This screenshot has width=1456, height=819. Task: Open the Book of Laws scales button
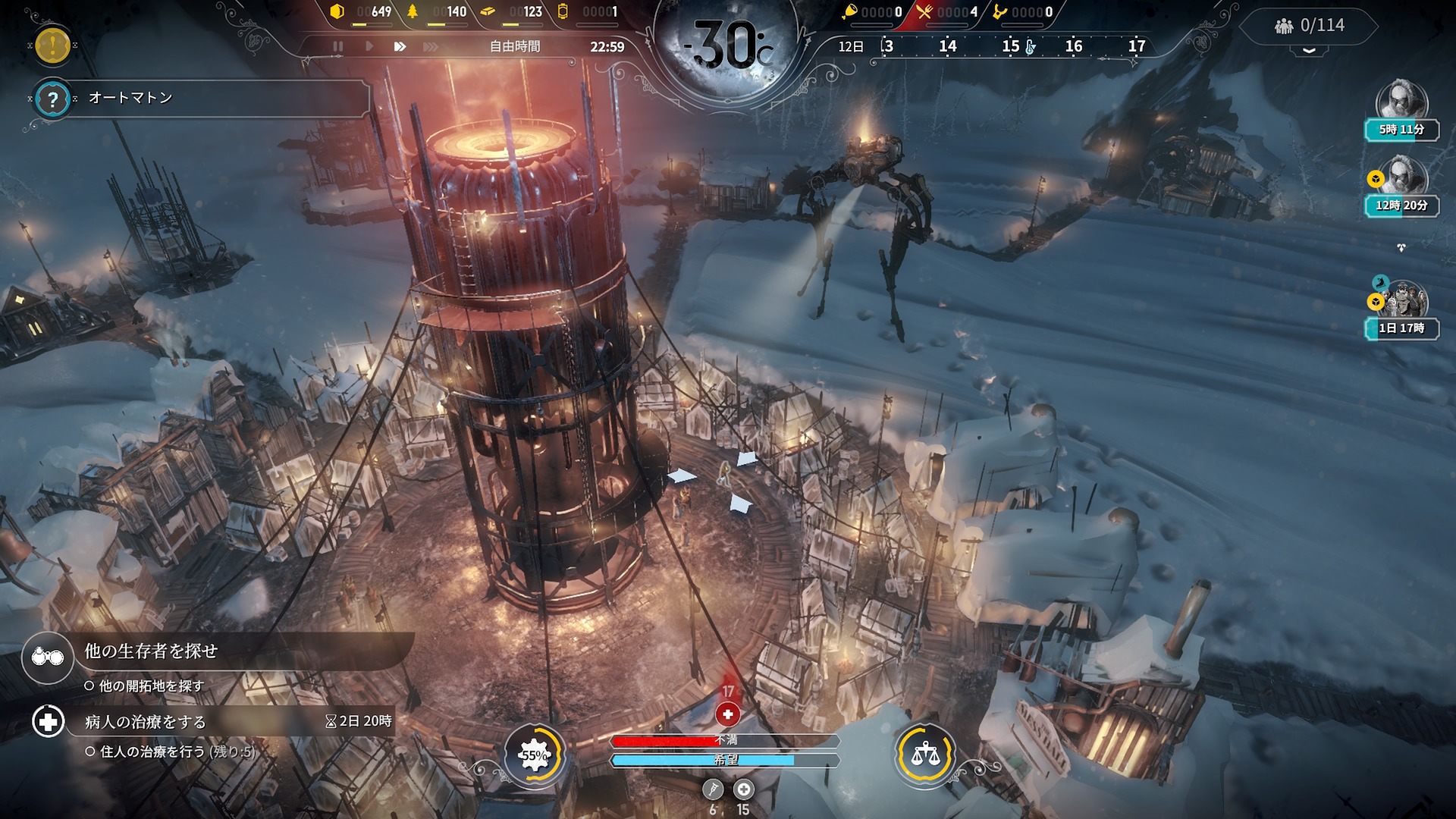coord(924,755)
